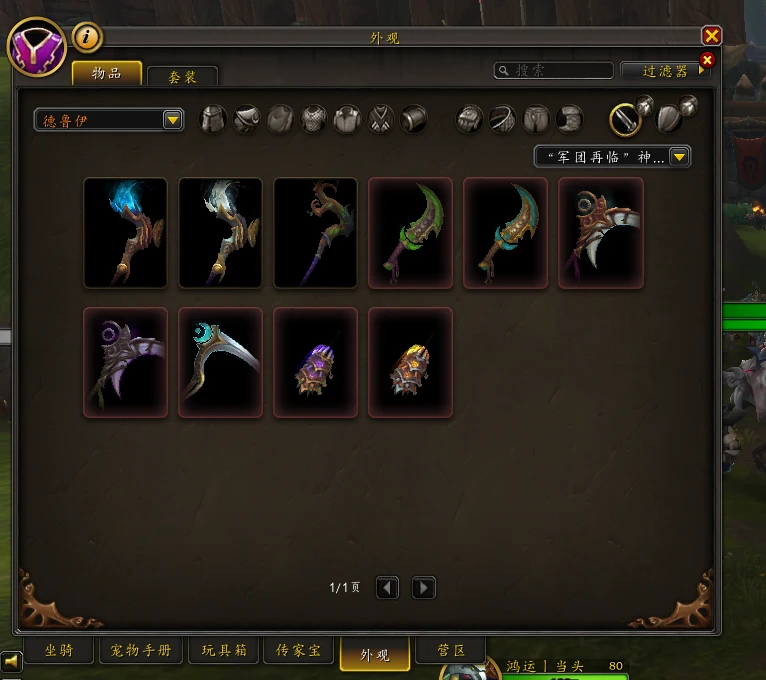Close the 外观 appearance window

(x=711, y=36)
